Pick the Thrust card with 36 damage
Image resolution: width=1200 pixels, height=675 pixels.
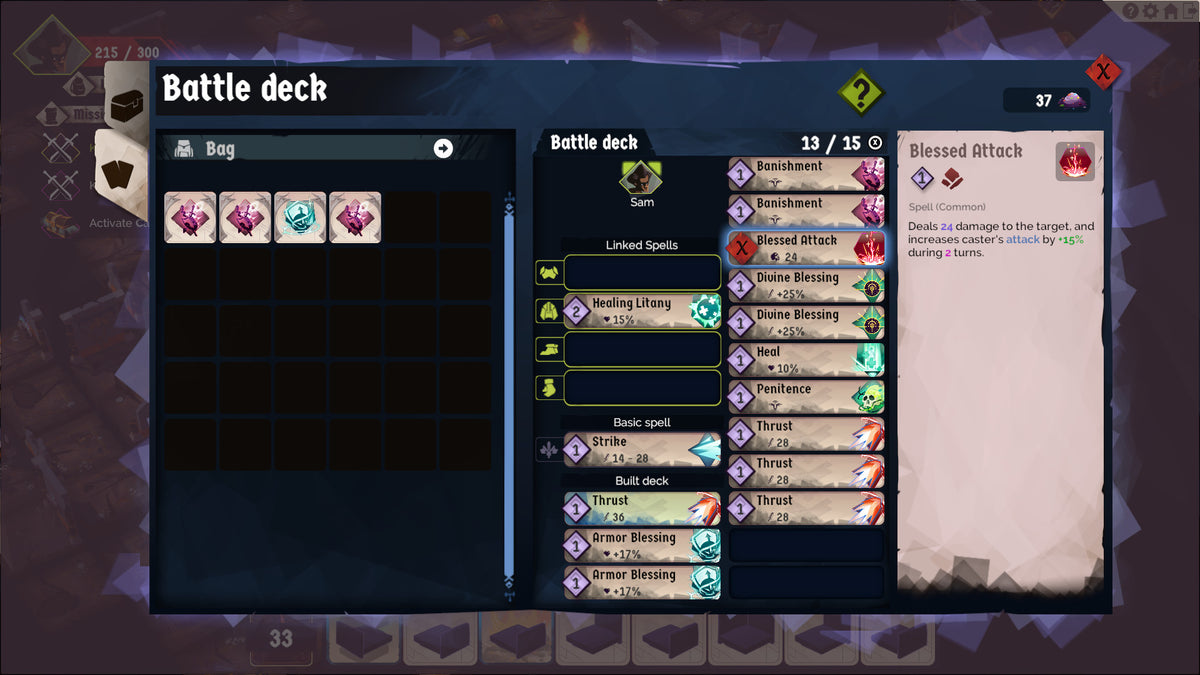[642, 507]
